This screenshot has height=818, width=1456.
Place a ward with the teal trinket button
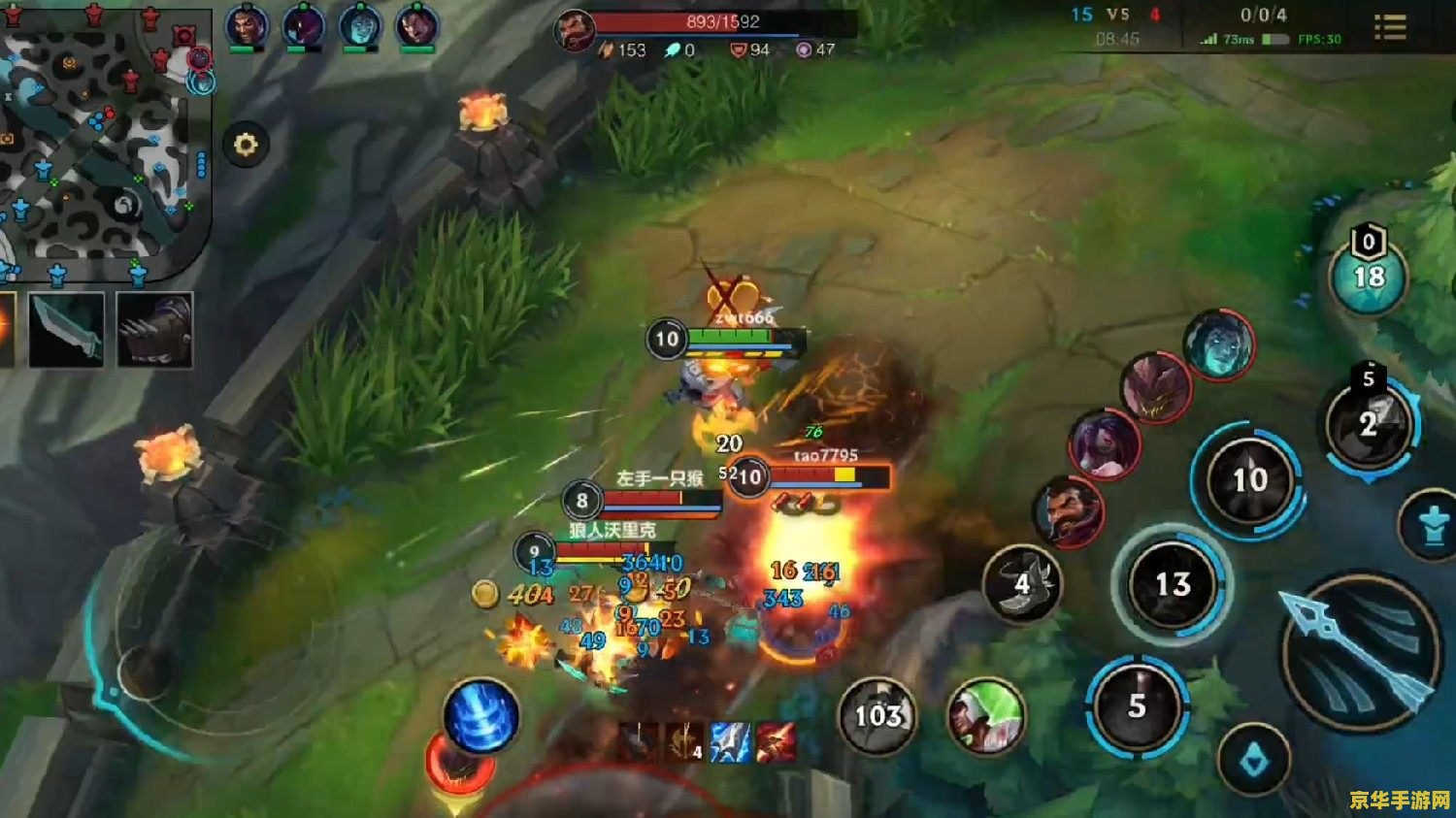click(1369, 277)
